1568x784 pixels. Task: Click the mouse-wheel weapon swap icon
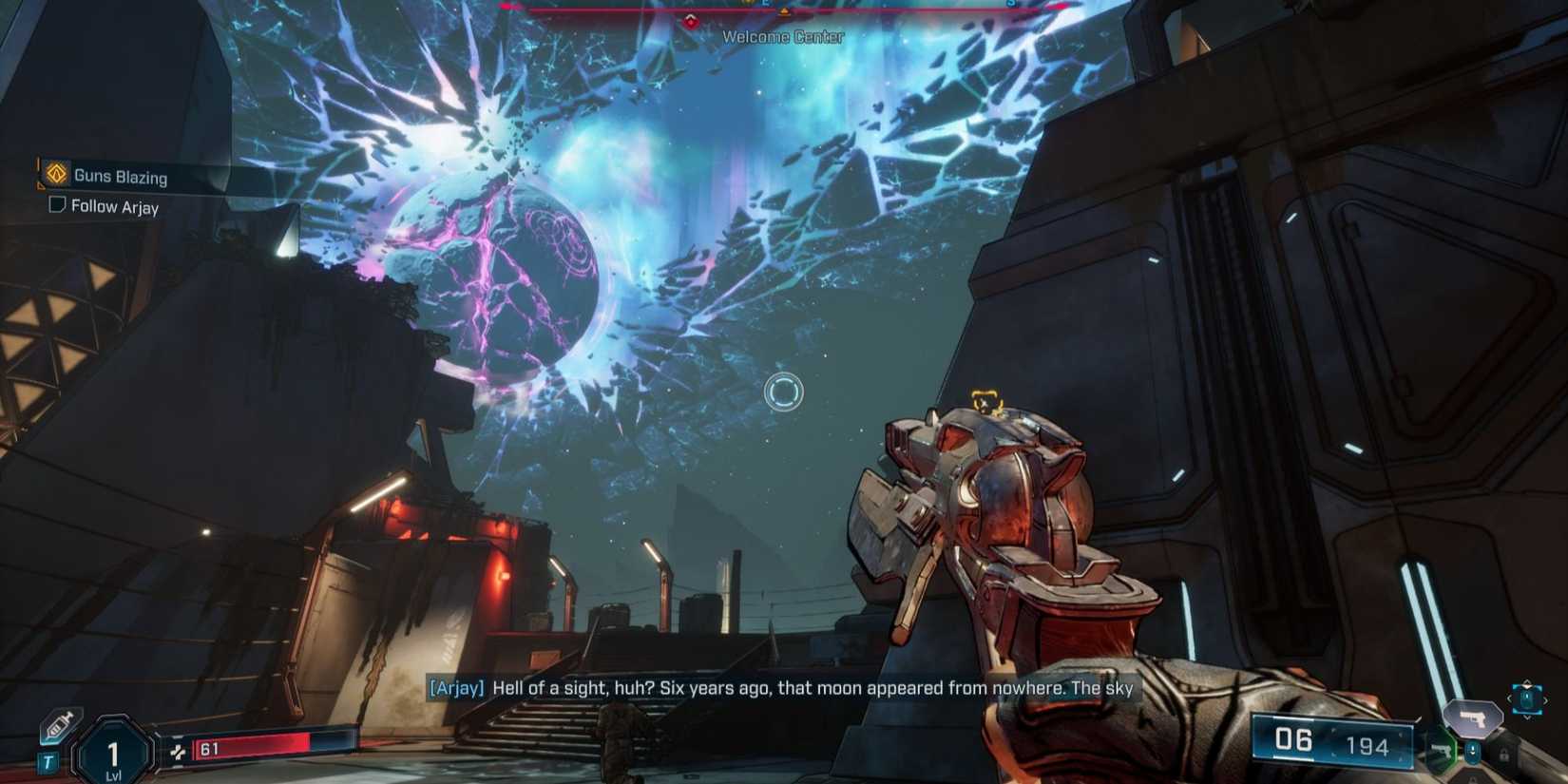[1472, 751]
